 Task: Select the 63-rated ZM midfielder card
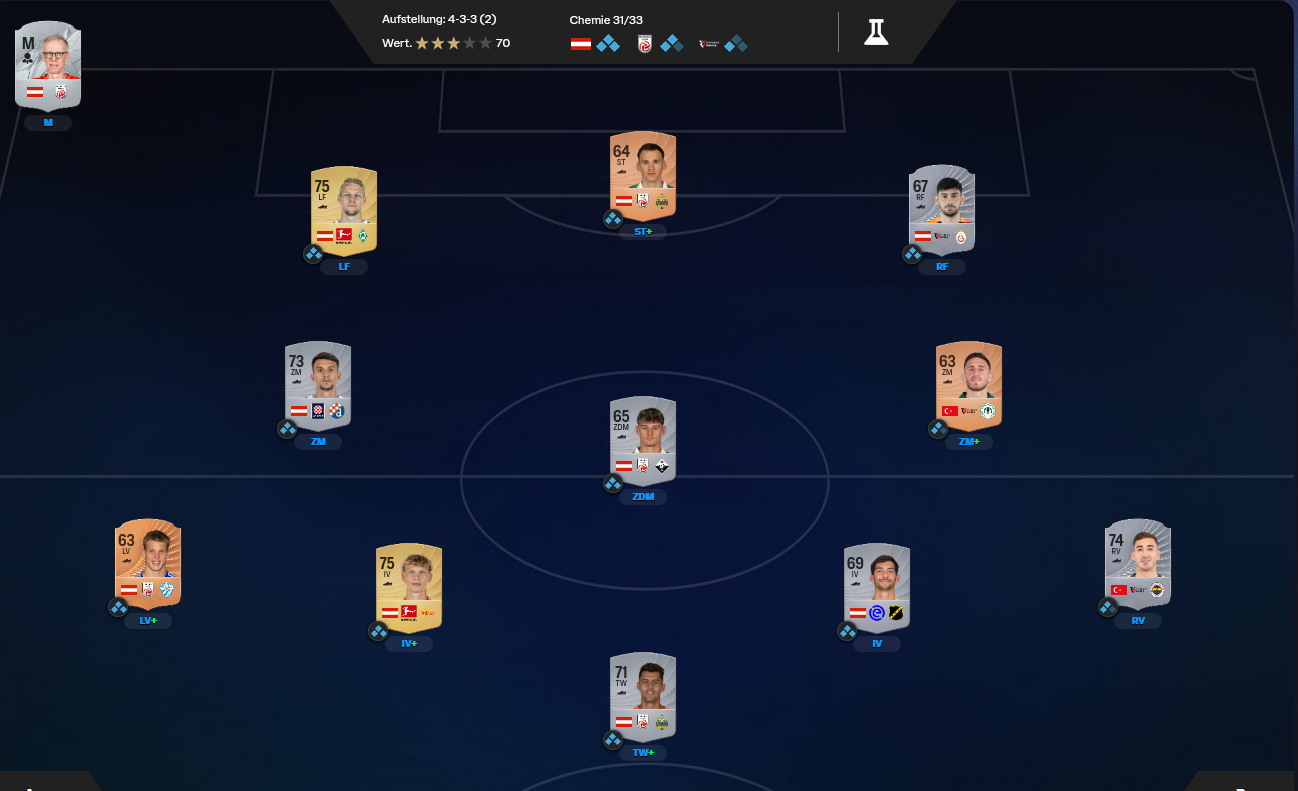(x=968, y=385)
